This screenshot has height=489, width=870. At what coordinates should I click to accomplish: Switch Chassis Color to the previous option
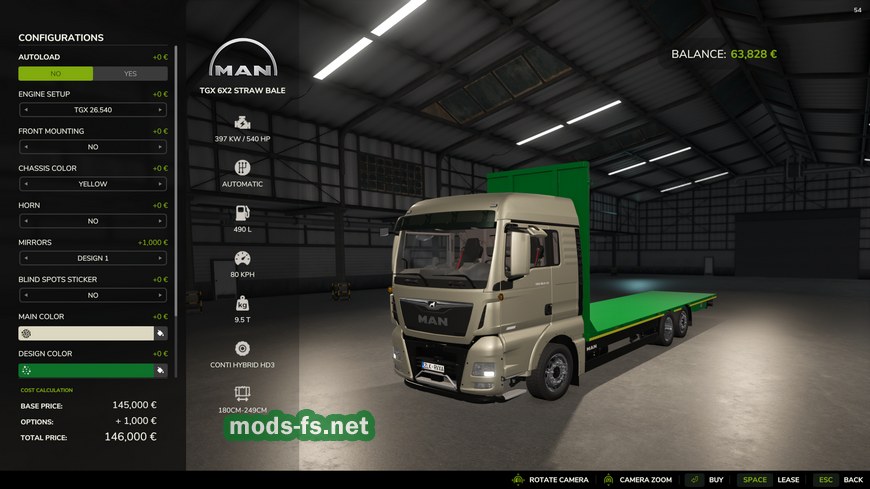tap(24, 184)
